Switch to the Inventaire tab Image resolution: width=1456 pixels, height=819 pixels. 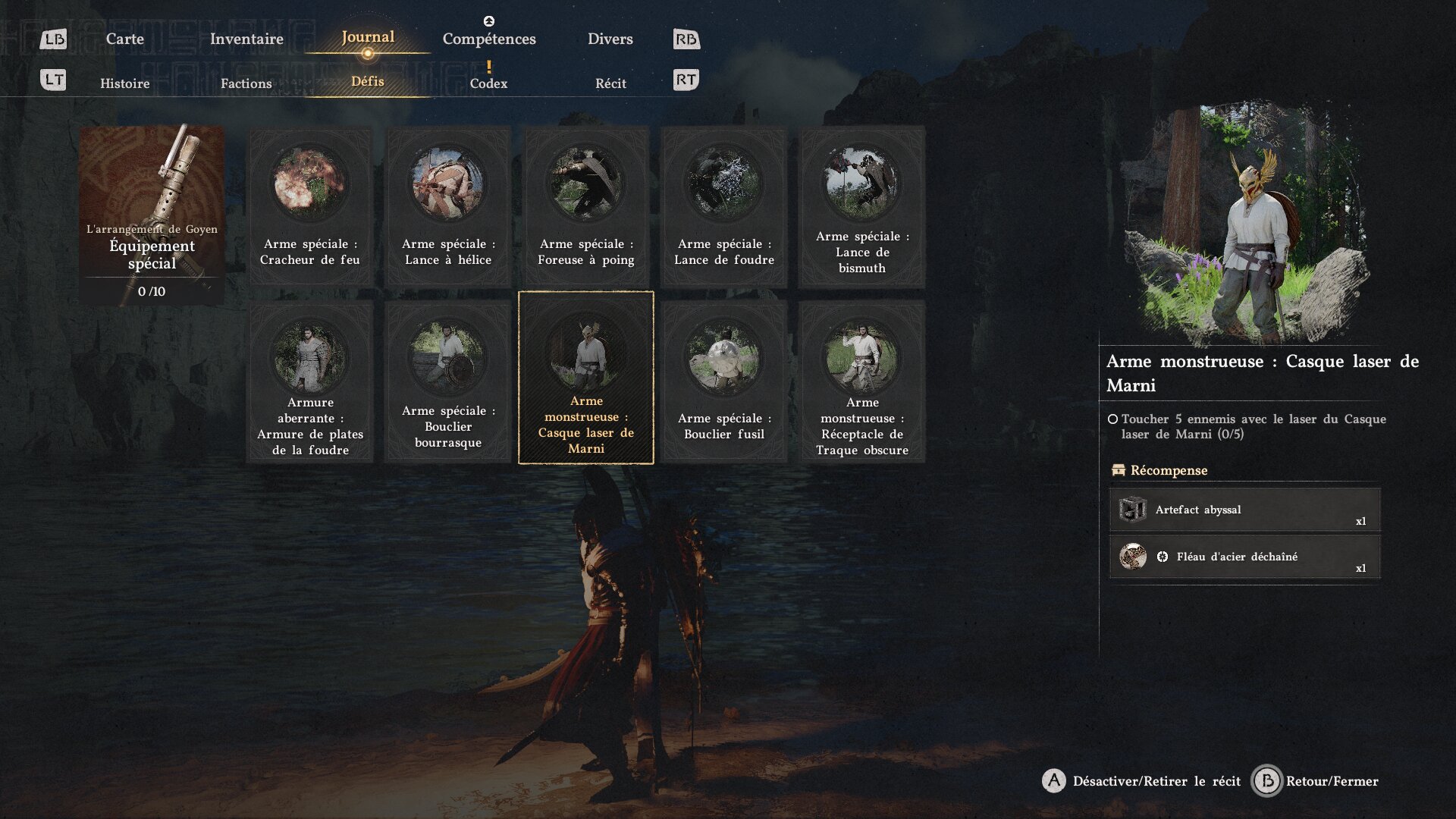pos(246,39)
